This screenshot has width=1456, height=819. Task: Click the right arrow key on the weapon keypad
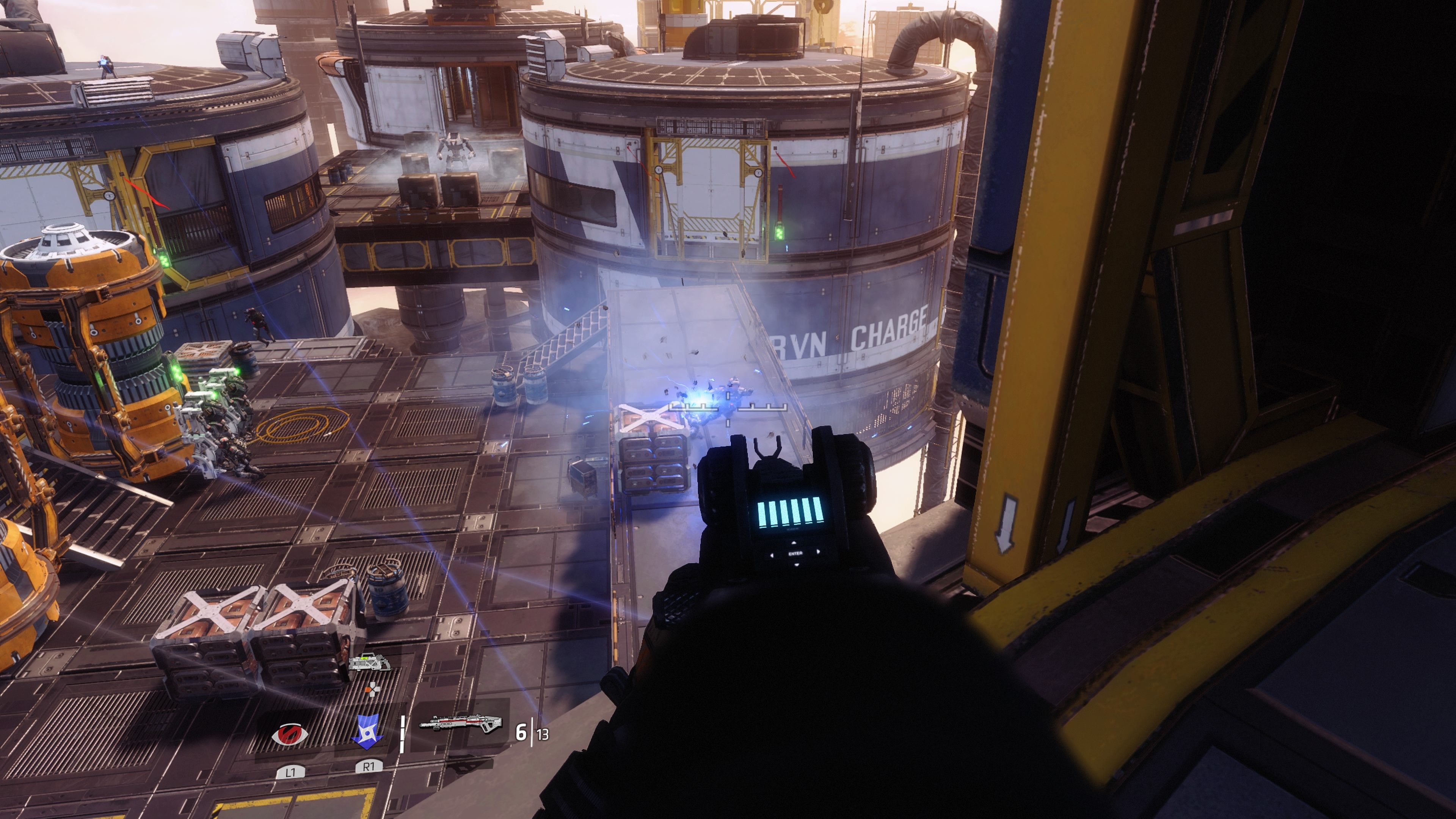[x=819, y=552]
